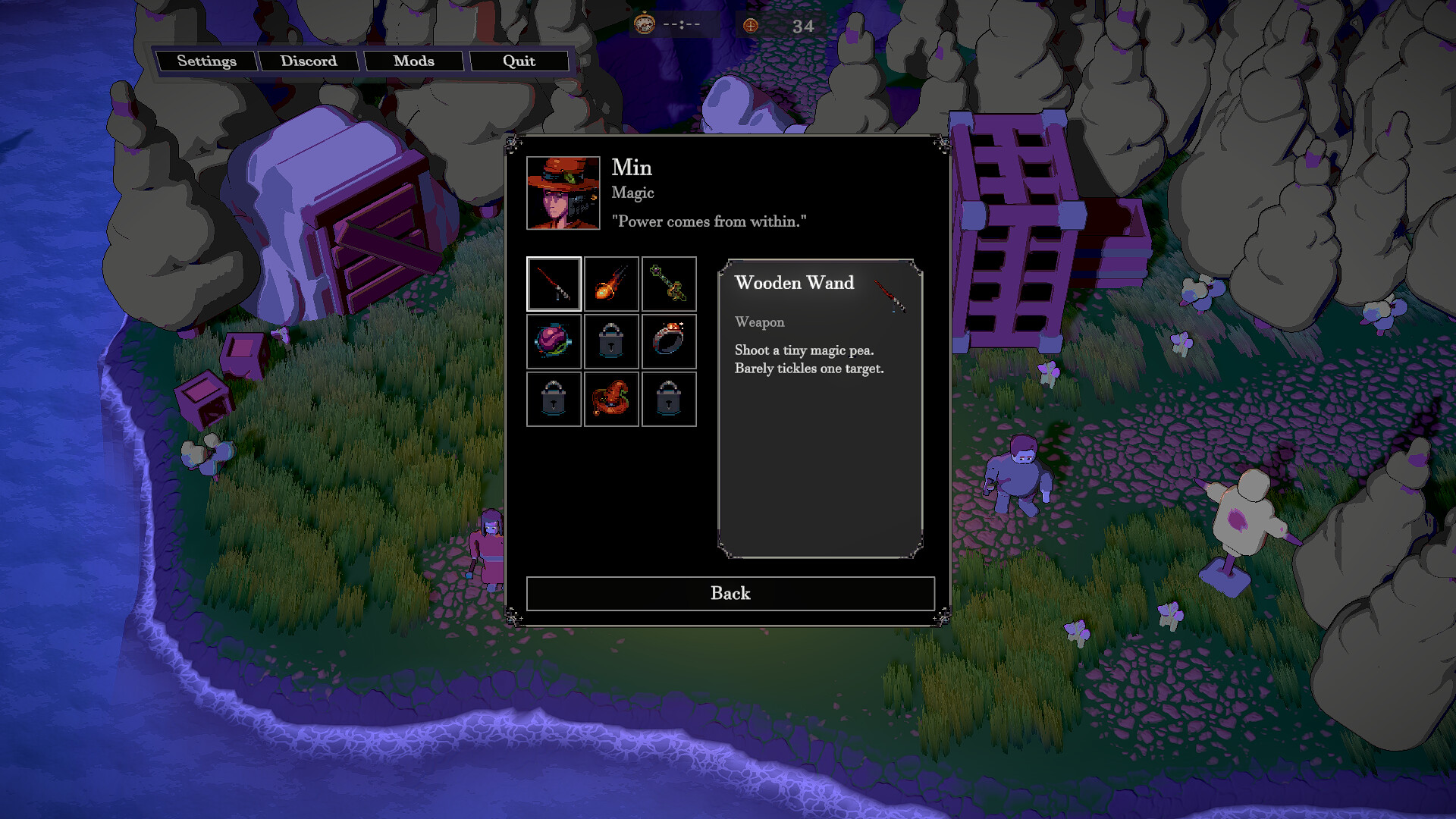Click the Weapon label in the item description
The width and height of the screenshot is (1456, 819).
coord(759,322)
